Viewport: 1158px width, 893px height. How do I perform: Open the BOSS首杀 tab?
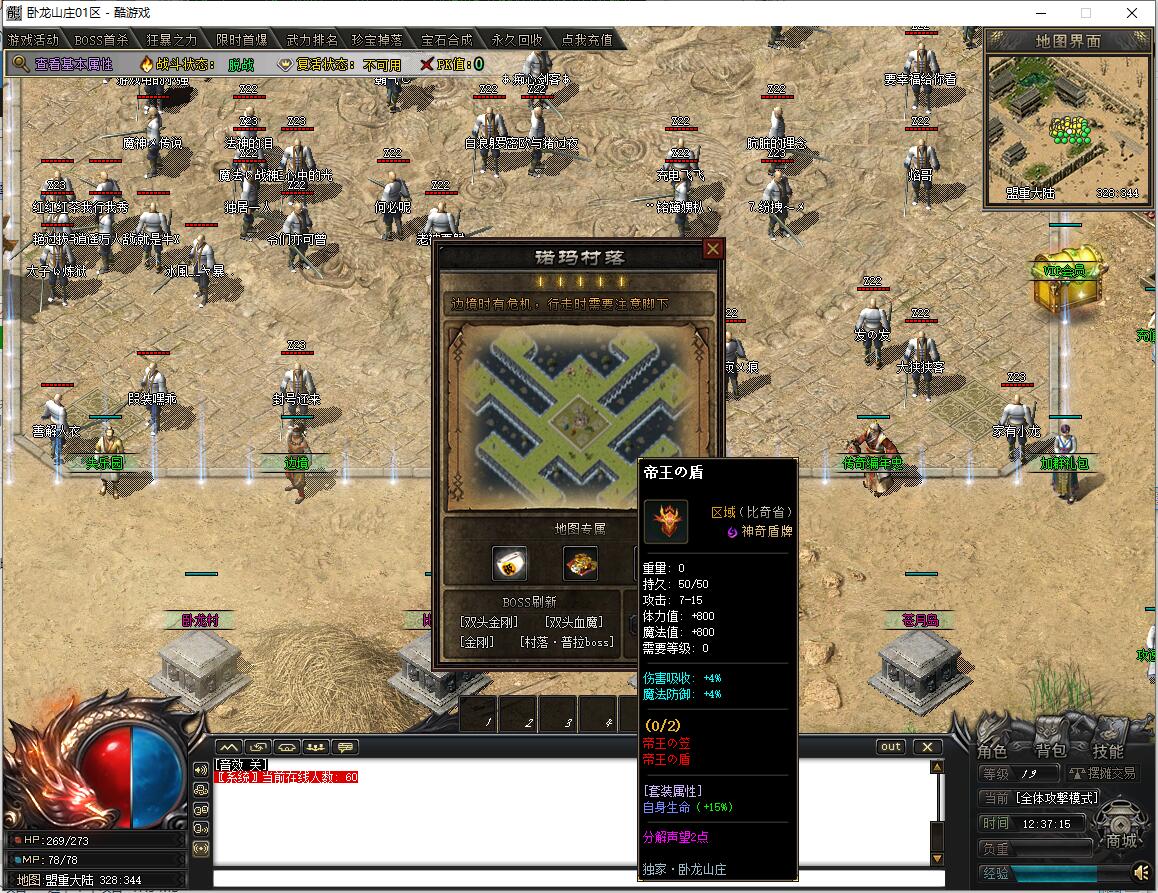pyautogui.click(x=101, y=40)
